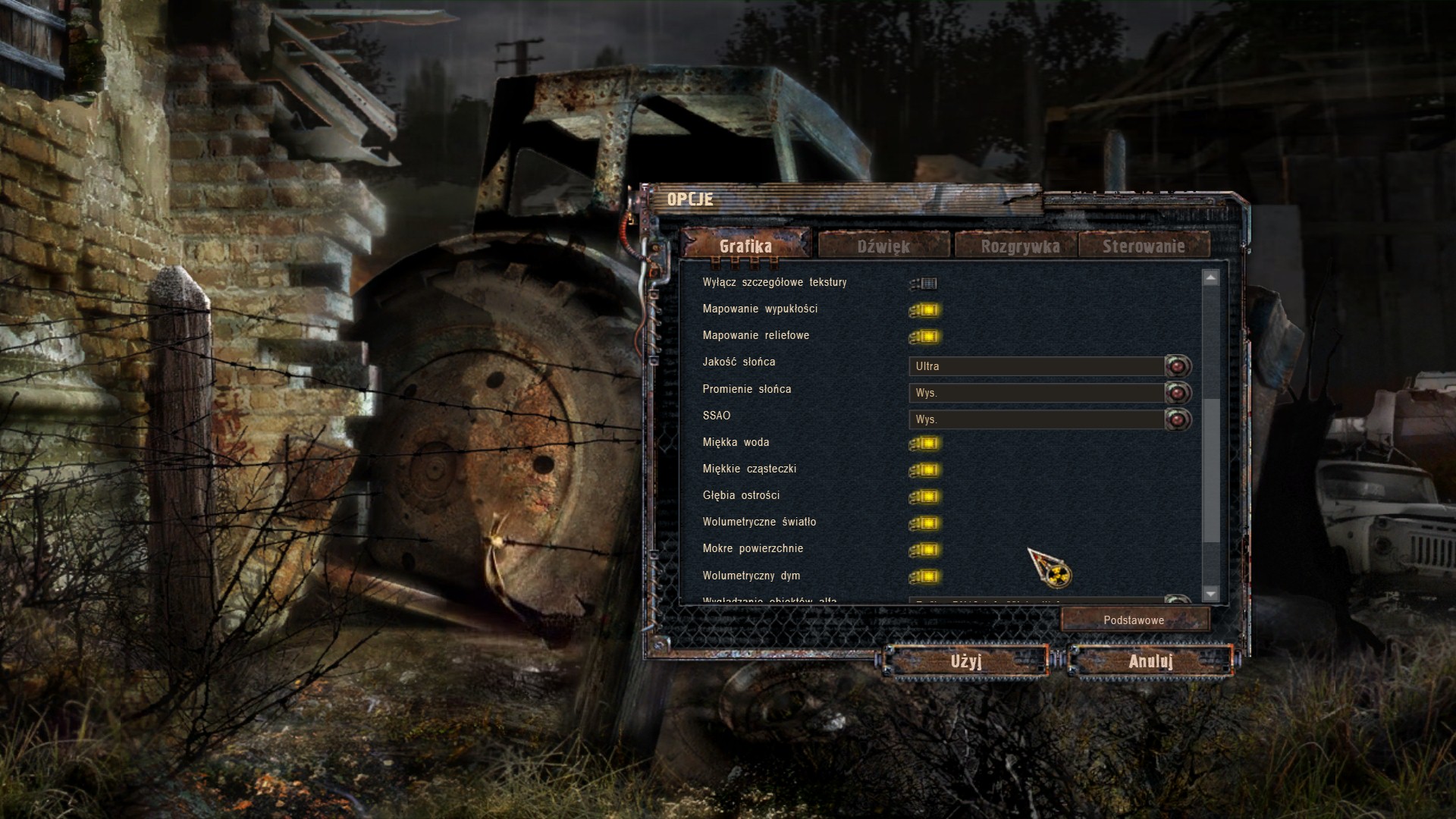Open the Jakość słońca dropdown

(x=1178, y=366)
